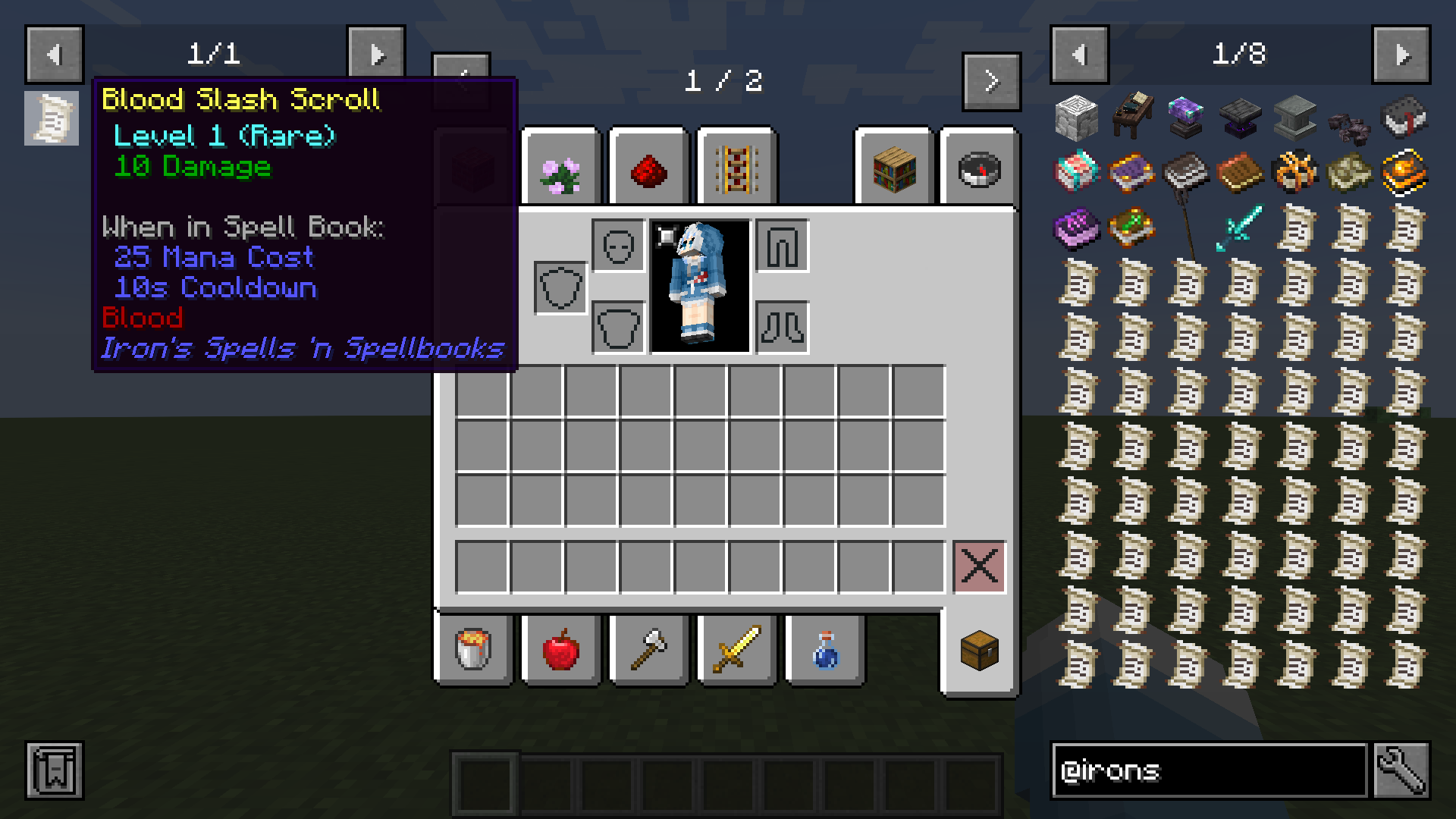Image resolution: width=1456 pixels, height=819 pixels.
Task: Click the bookmark scroll in the top-left corner
Action: [50, 118]
